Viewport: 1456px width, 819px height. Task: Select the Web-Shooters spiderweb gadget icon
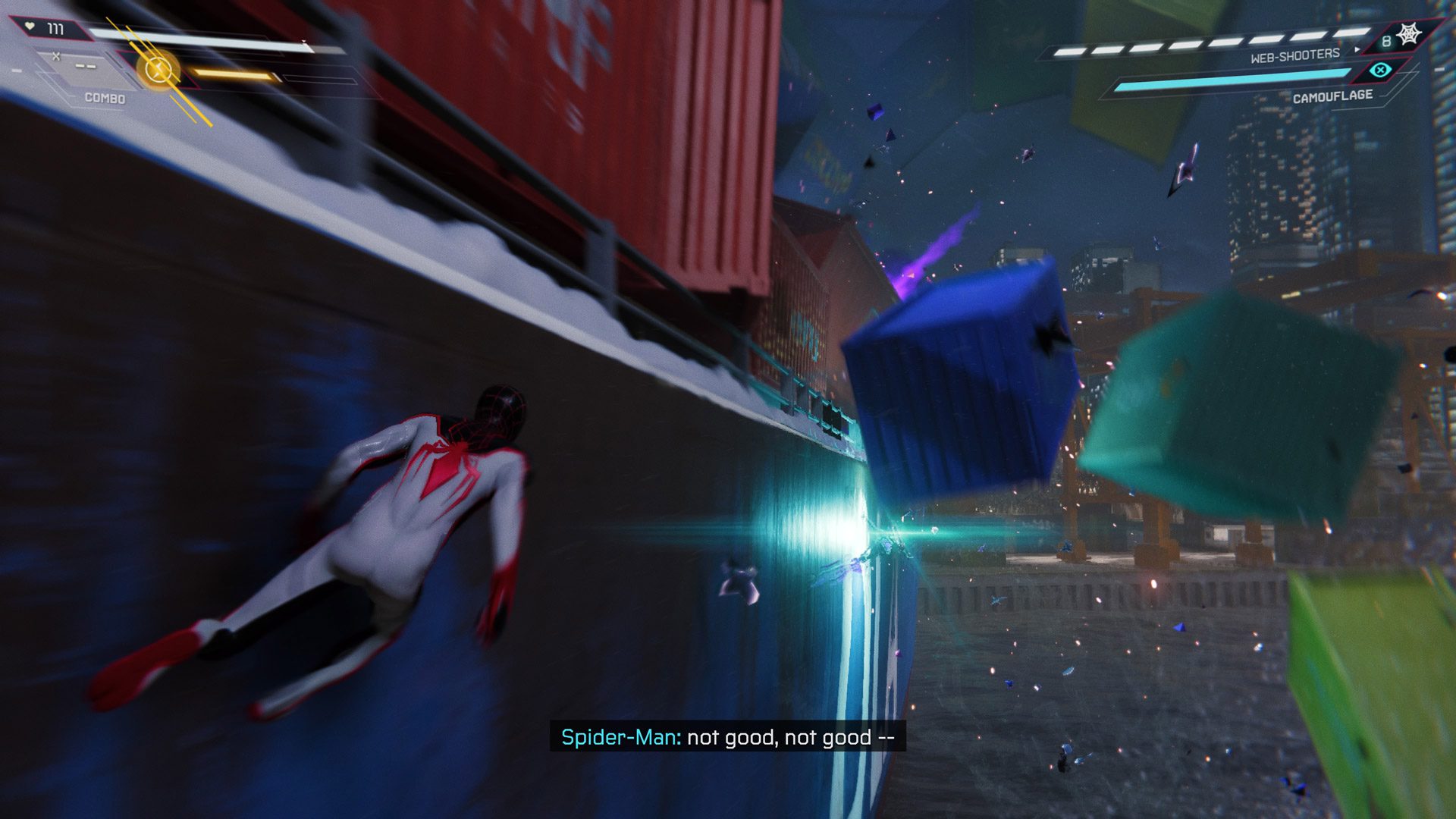pos(1409,35)
